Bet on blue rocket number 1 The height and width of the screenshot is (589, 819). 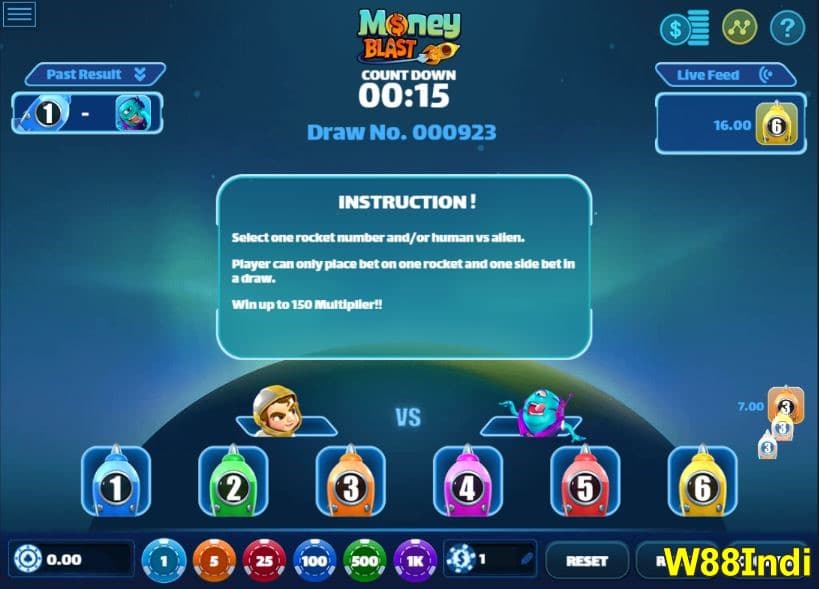pos(116,481)
